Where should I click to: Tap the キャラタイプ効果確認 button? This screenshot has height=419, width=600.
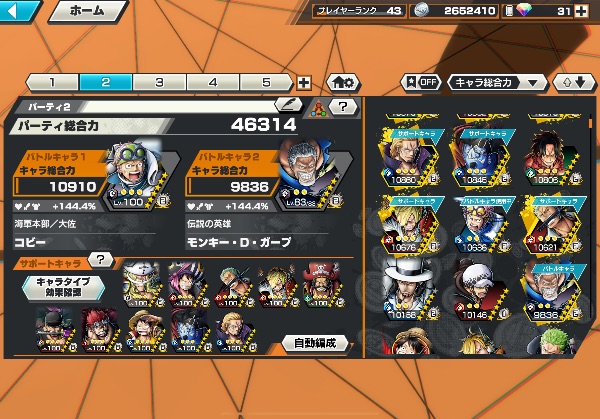(64, 287)
